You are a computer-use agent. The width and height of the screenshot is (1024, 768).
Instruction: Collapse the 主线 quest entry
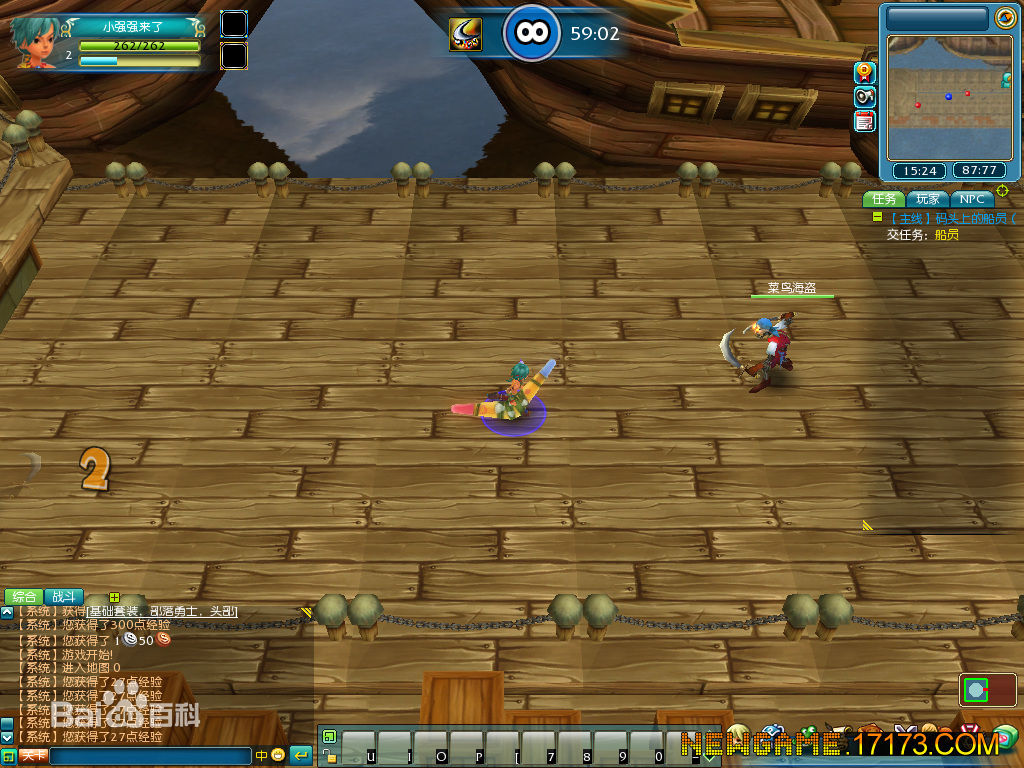[x=877, y=217]
